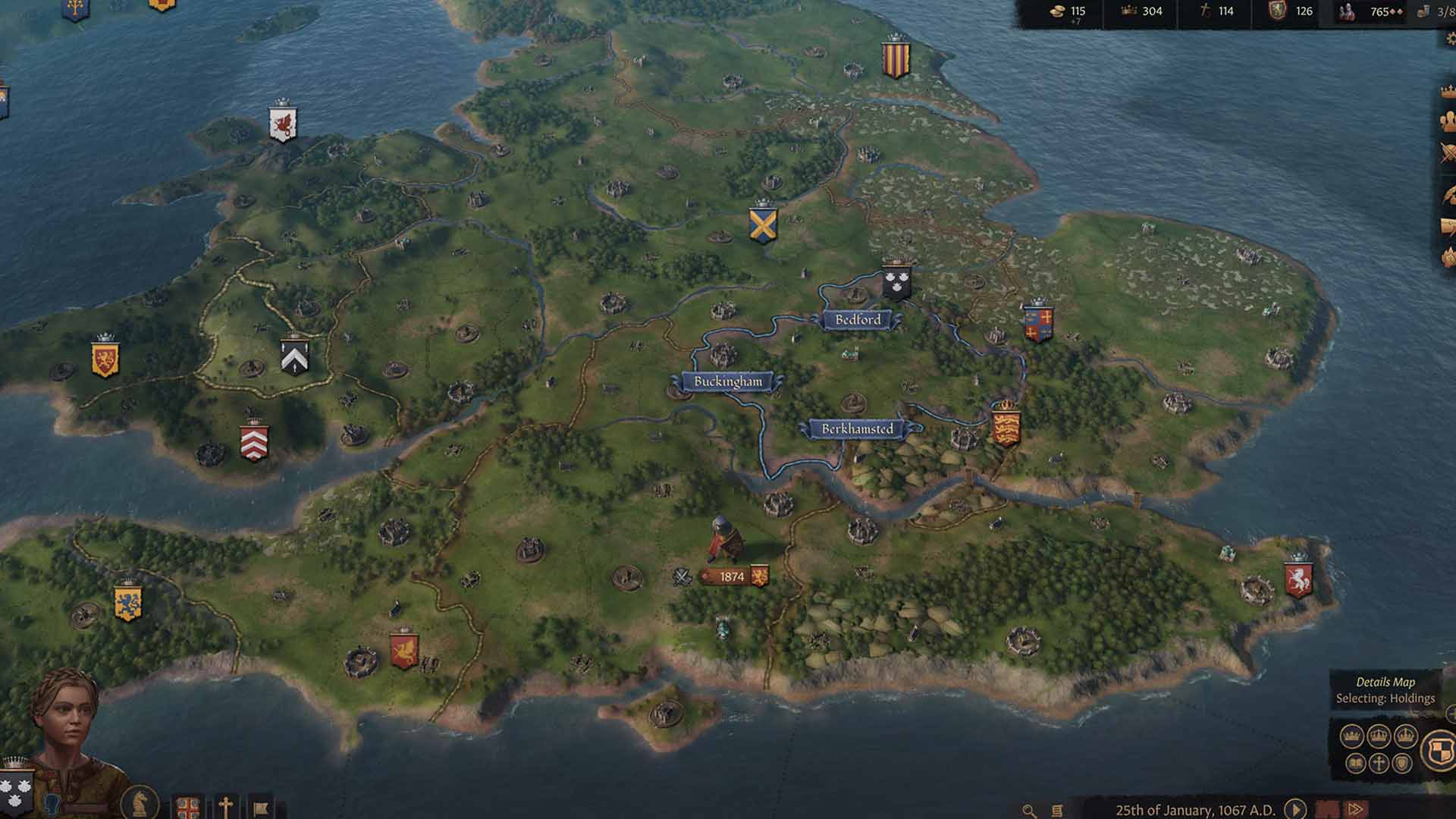Select the Buckingham county label

(728, 382)
